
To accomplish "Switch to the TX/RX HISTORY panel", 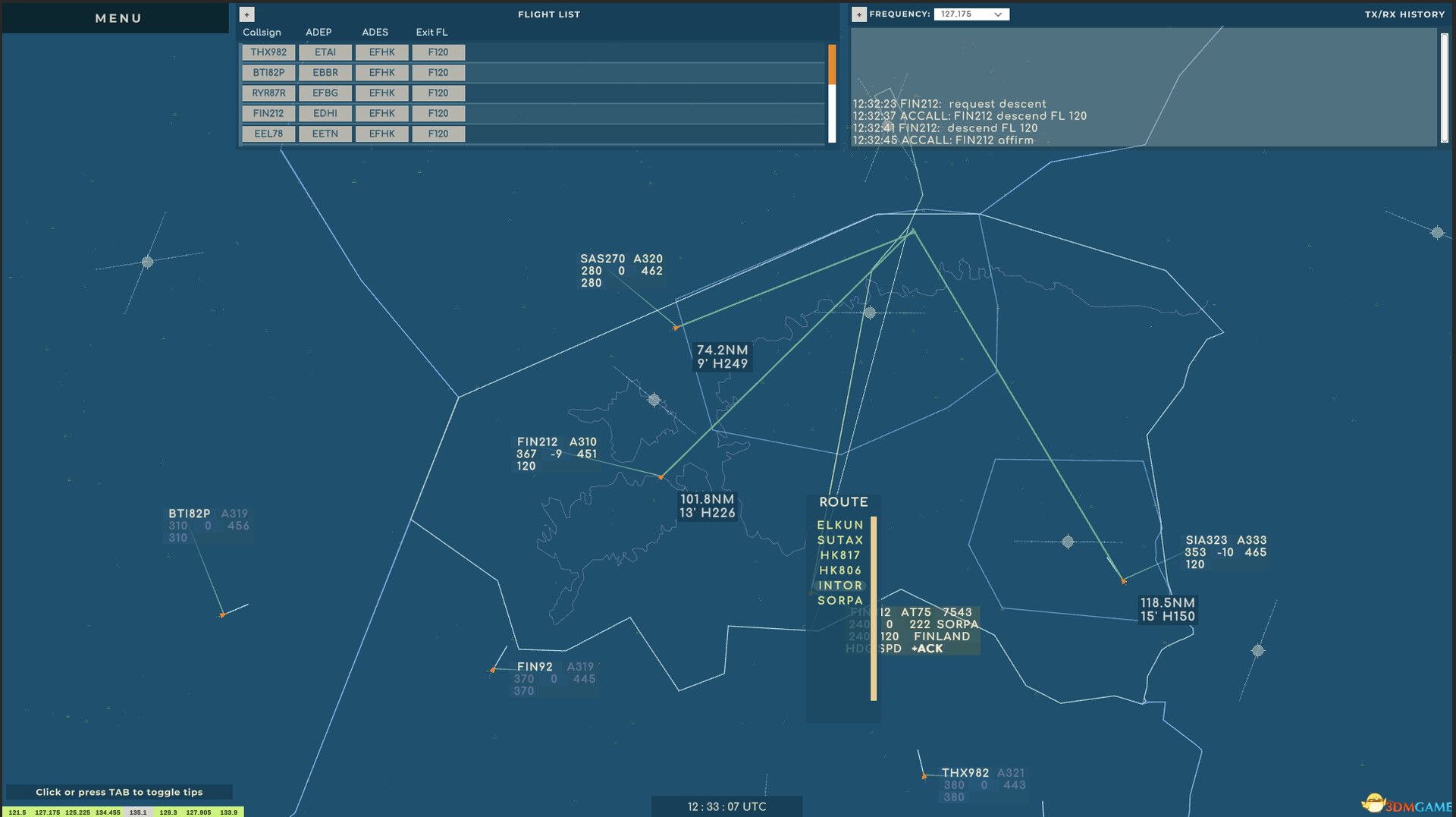I will coord(1404,14).
